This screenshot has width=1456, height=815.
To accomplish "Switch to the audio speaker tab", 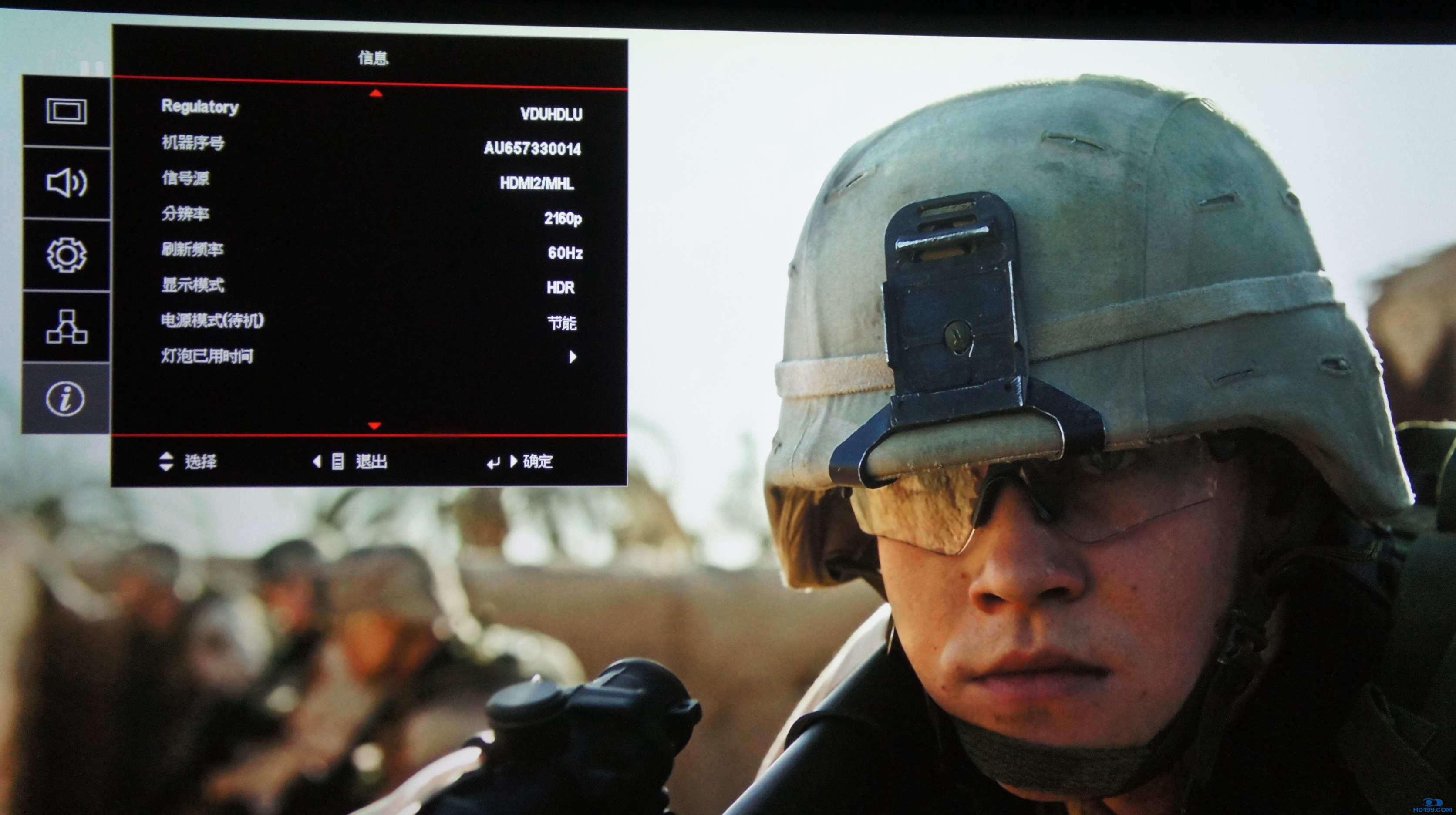I will point(66,183).
